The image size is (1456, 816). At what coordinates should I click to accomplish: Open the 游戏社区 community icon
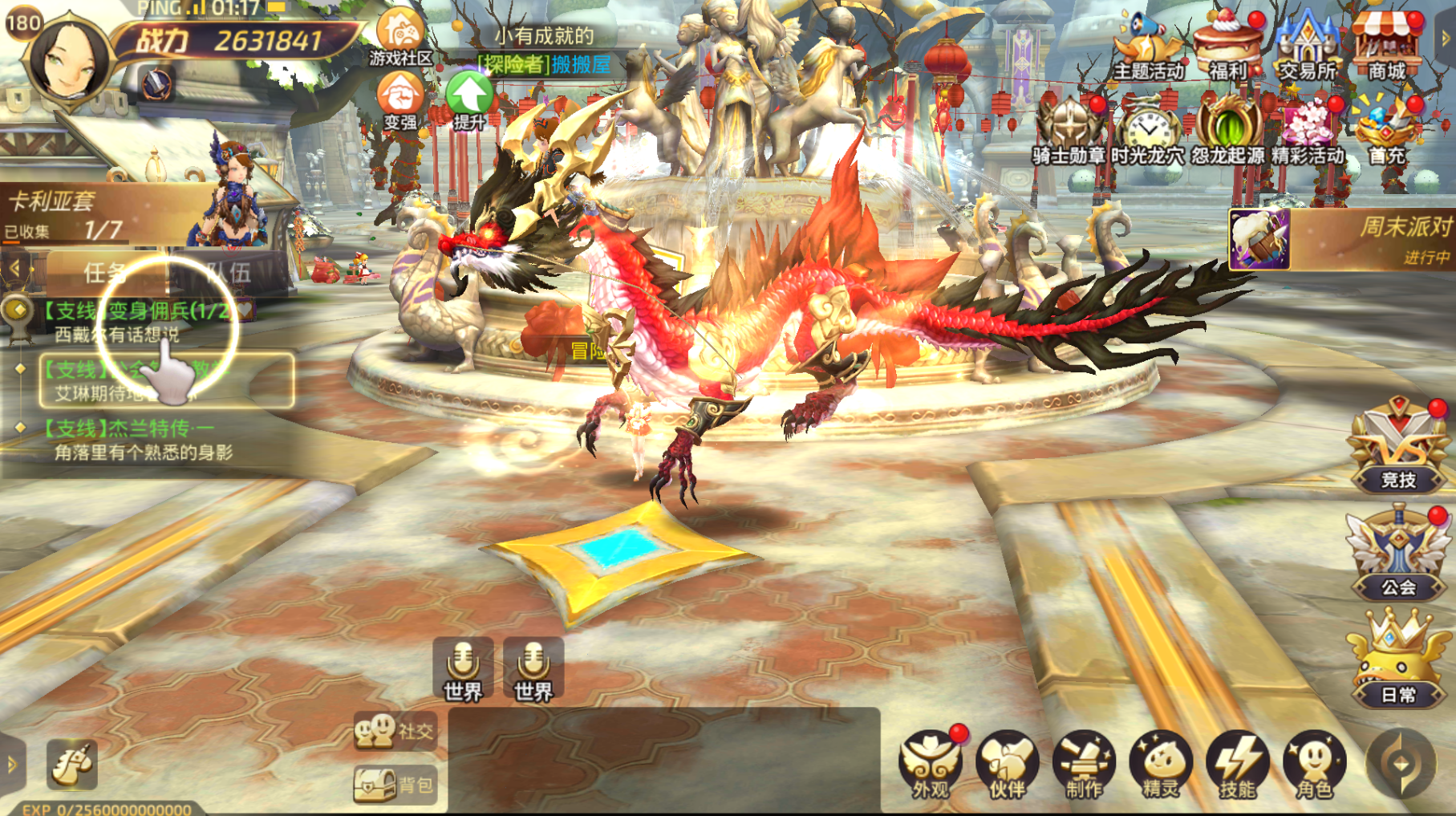click(400, 35)
